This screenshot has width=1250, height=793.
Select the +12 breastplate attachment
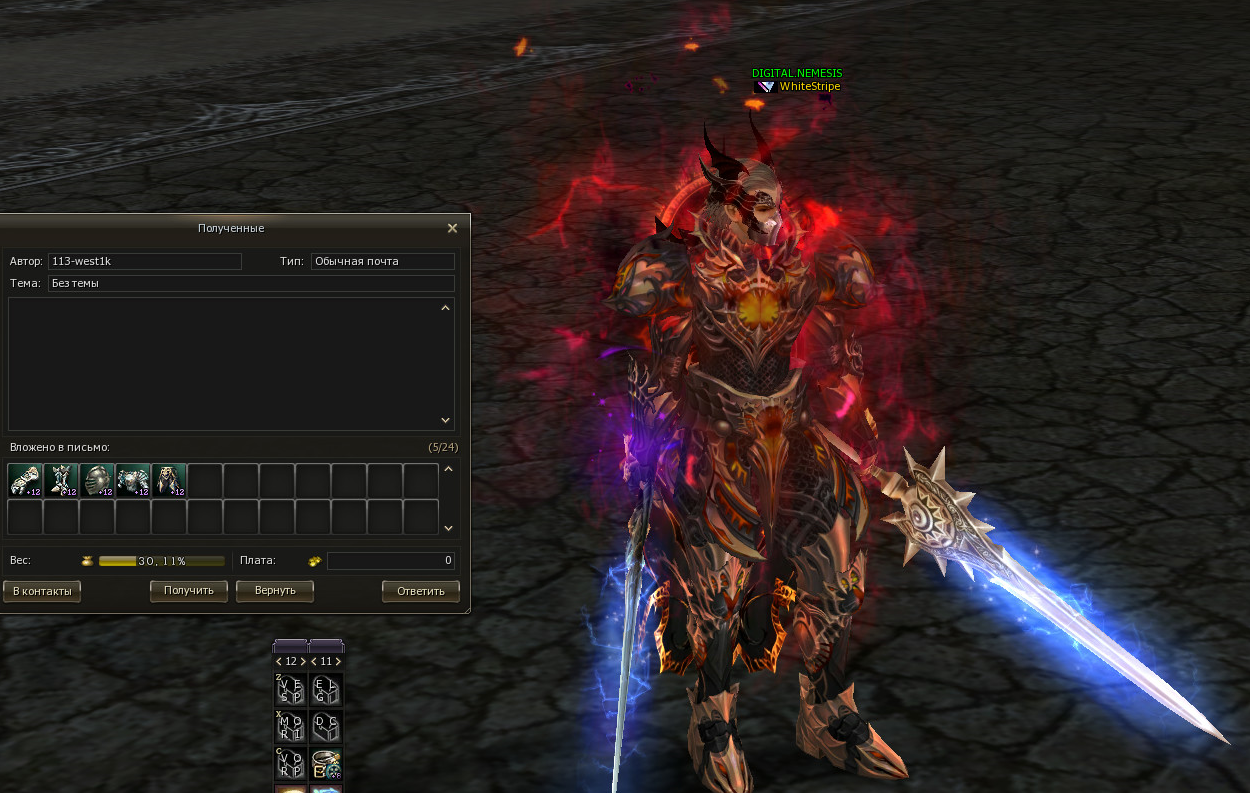pos(133,481)
